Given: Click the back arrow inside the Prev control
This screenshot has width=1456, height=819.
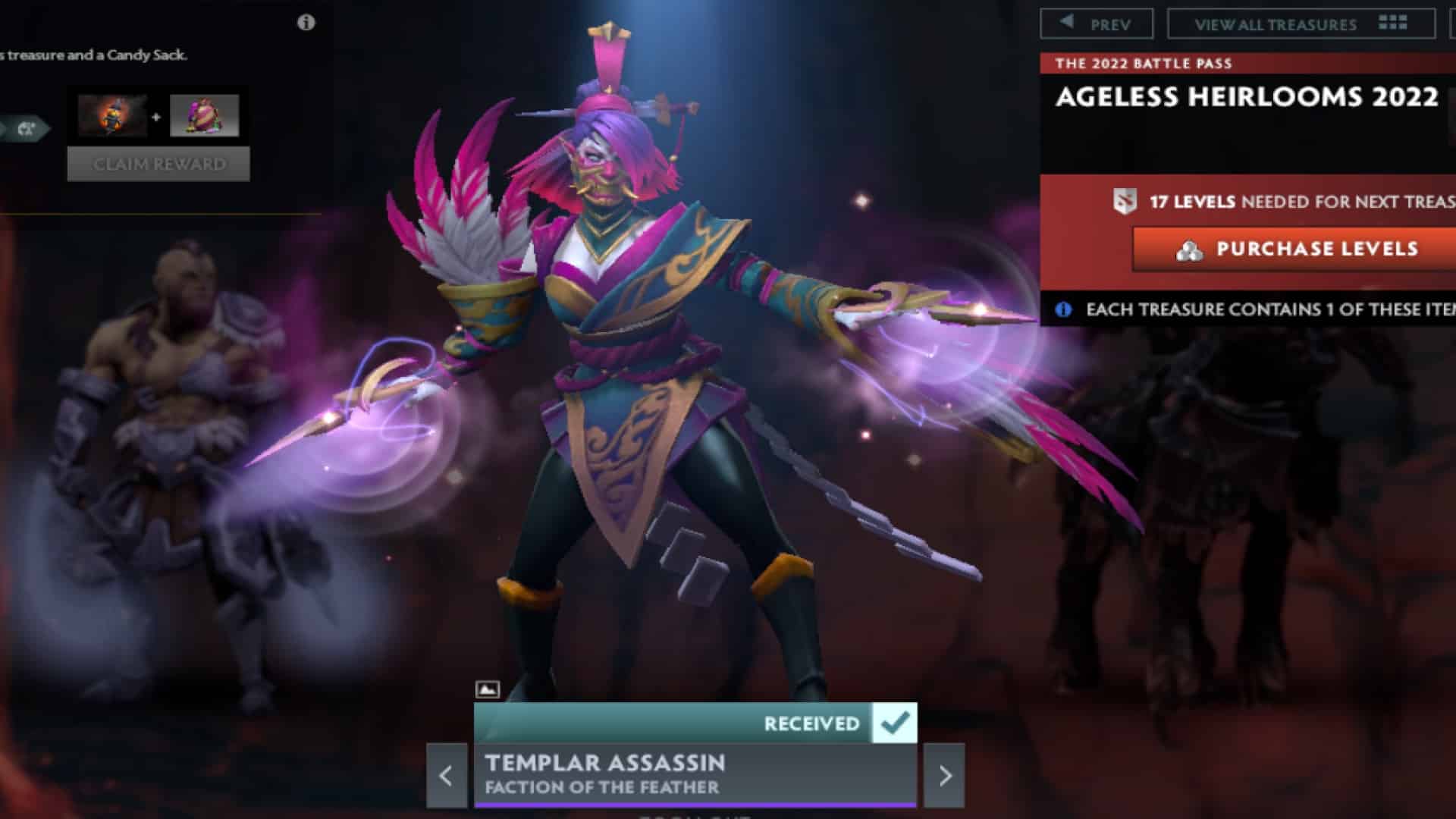Looking at the screenshot, I should point(1066,22).
